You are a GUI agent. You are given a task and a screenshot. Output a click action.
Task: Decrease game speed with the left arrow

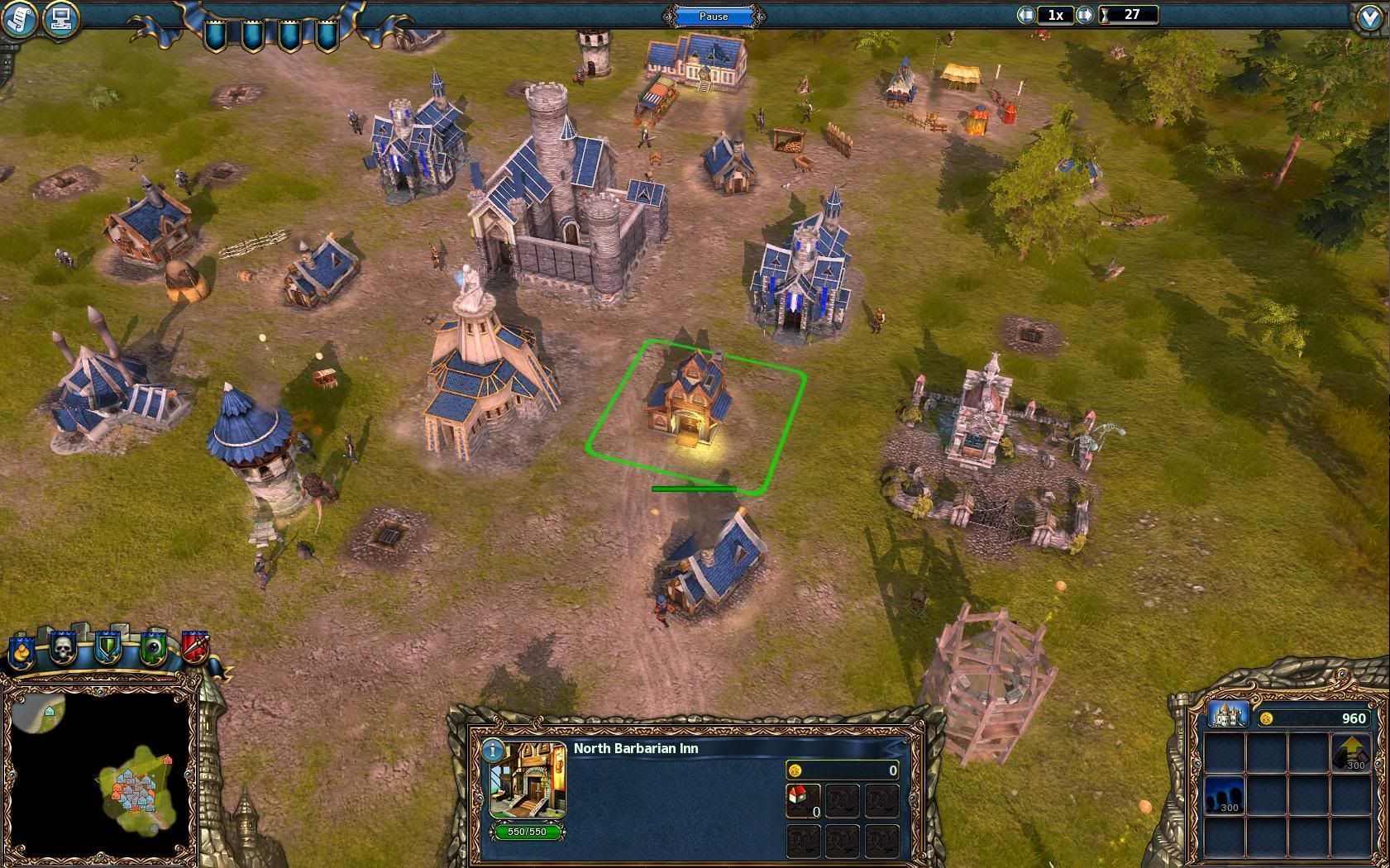1027,15
